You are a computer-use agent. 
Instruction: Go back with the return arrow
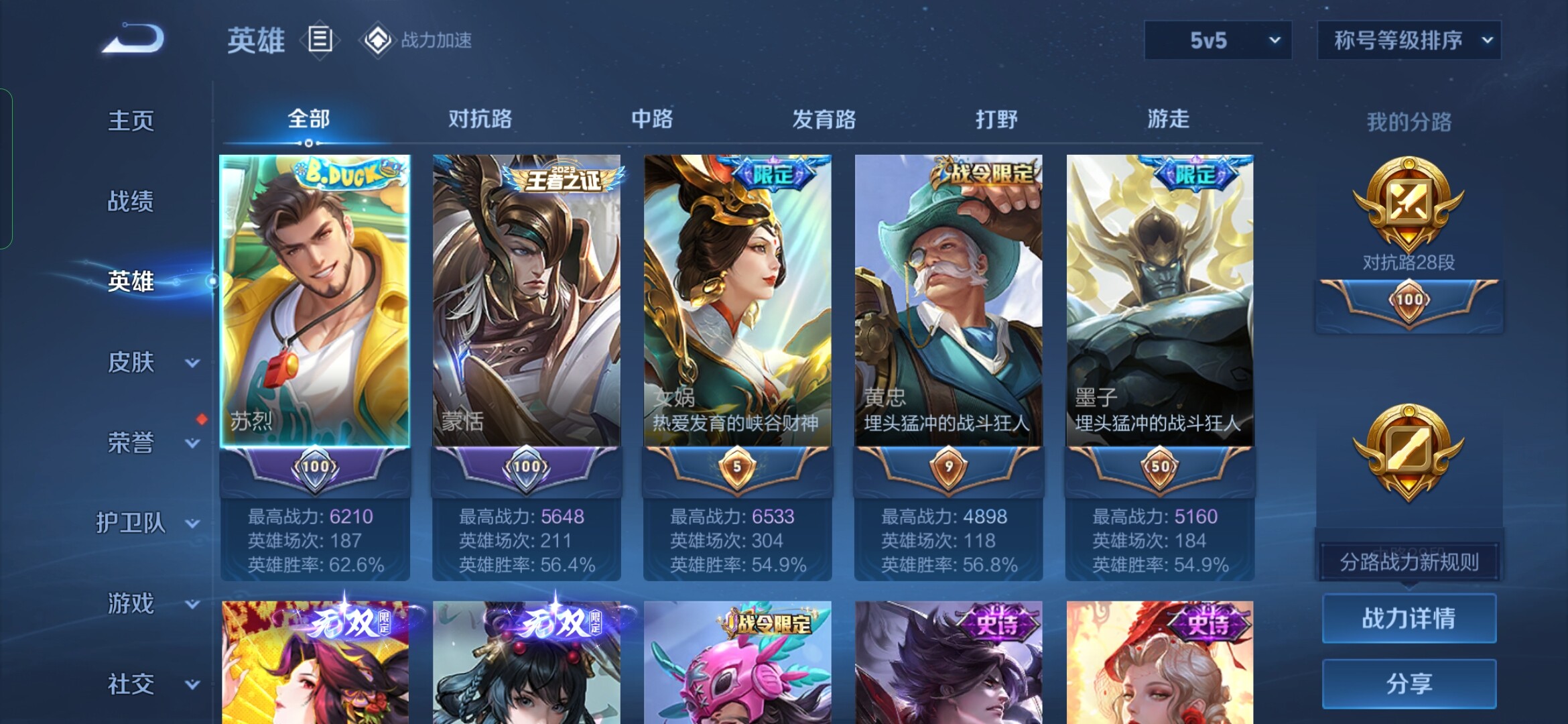[133, 39]
